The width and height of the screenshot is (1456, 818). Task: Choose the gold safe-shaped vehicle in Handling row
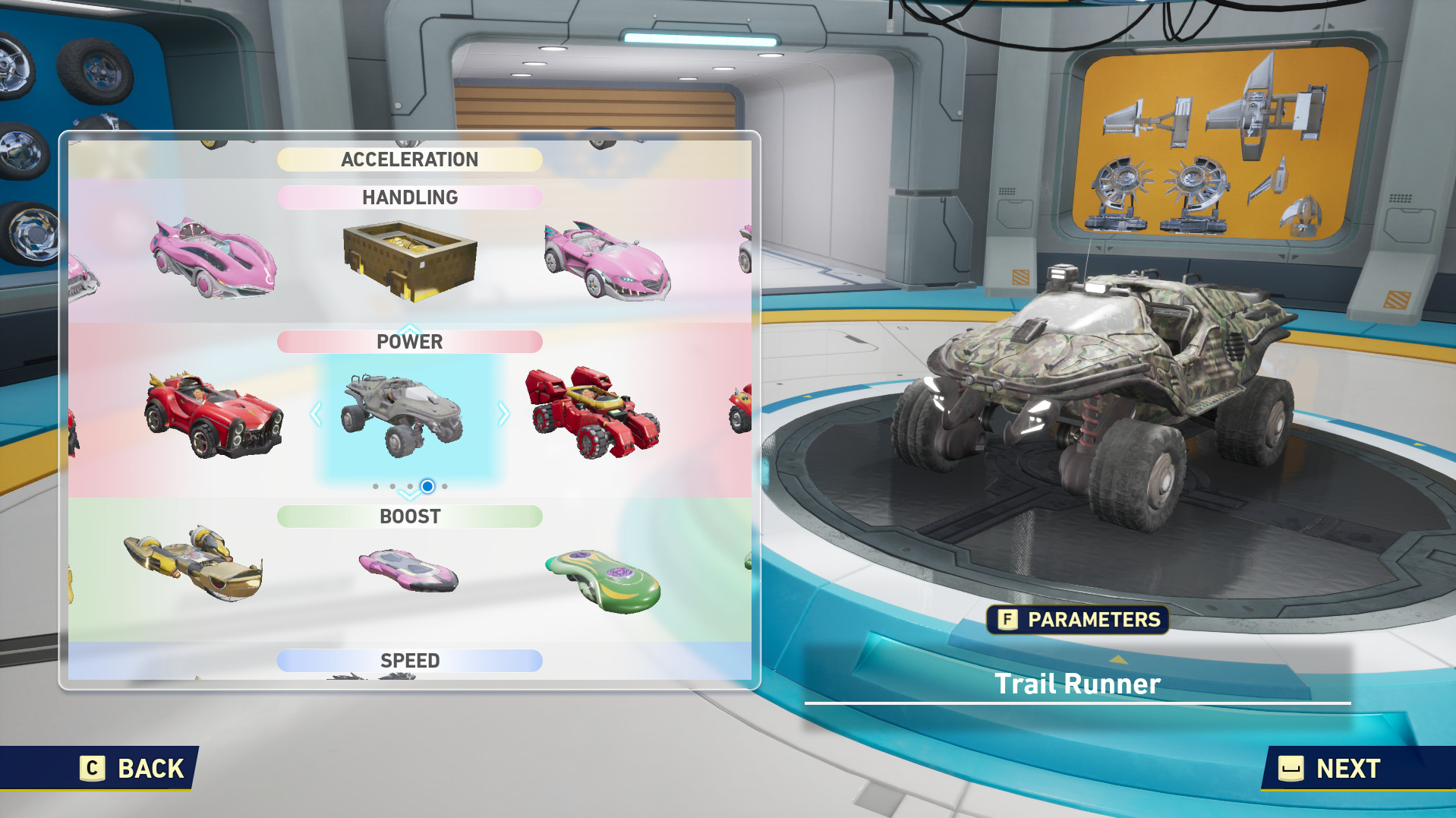click(x=410, y=262)
